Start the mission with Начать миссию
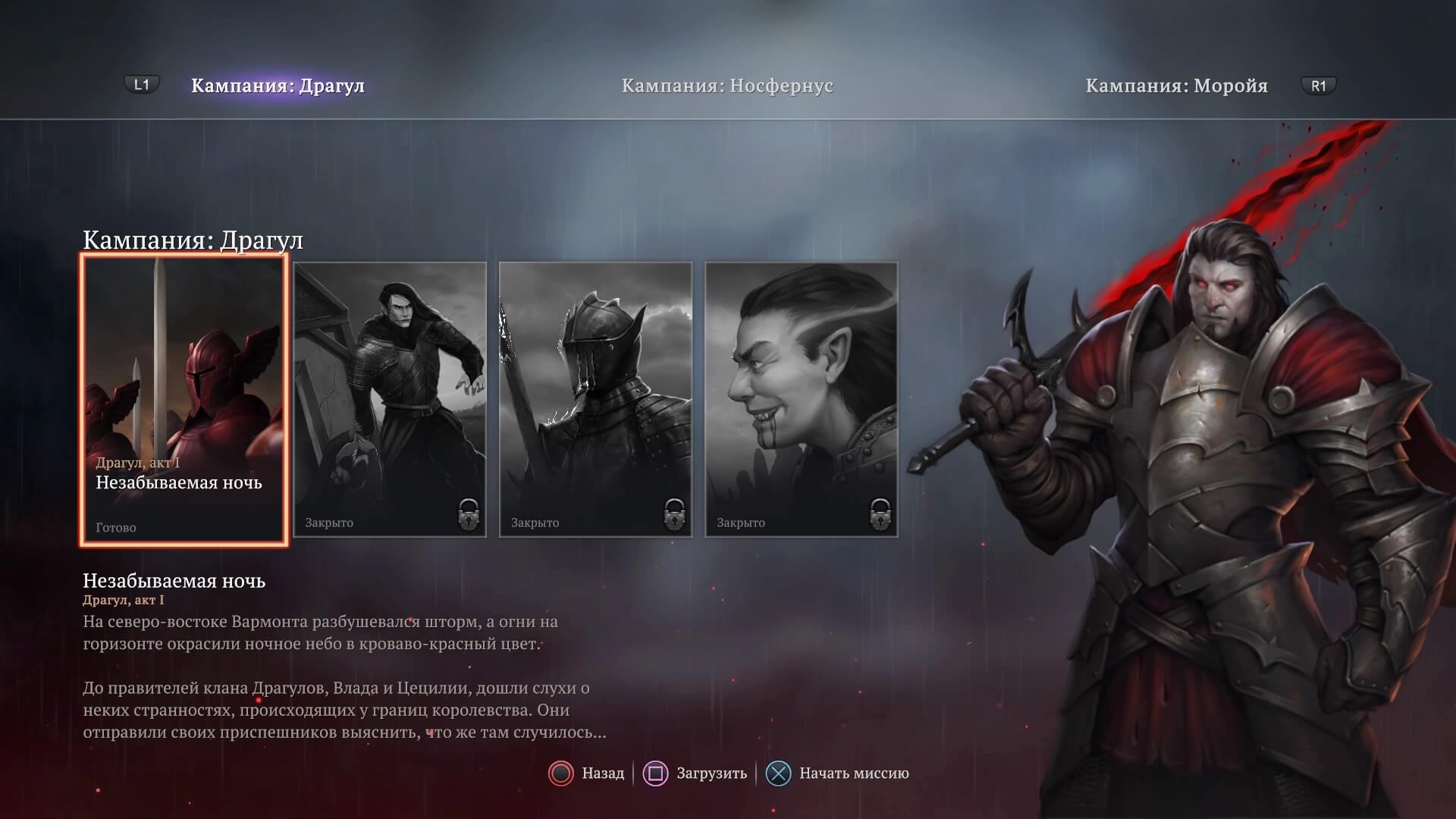The height and width of the screenshot is (819, 1456). click(x=838, y=773)
